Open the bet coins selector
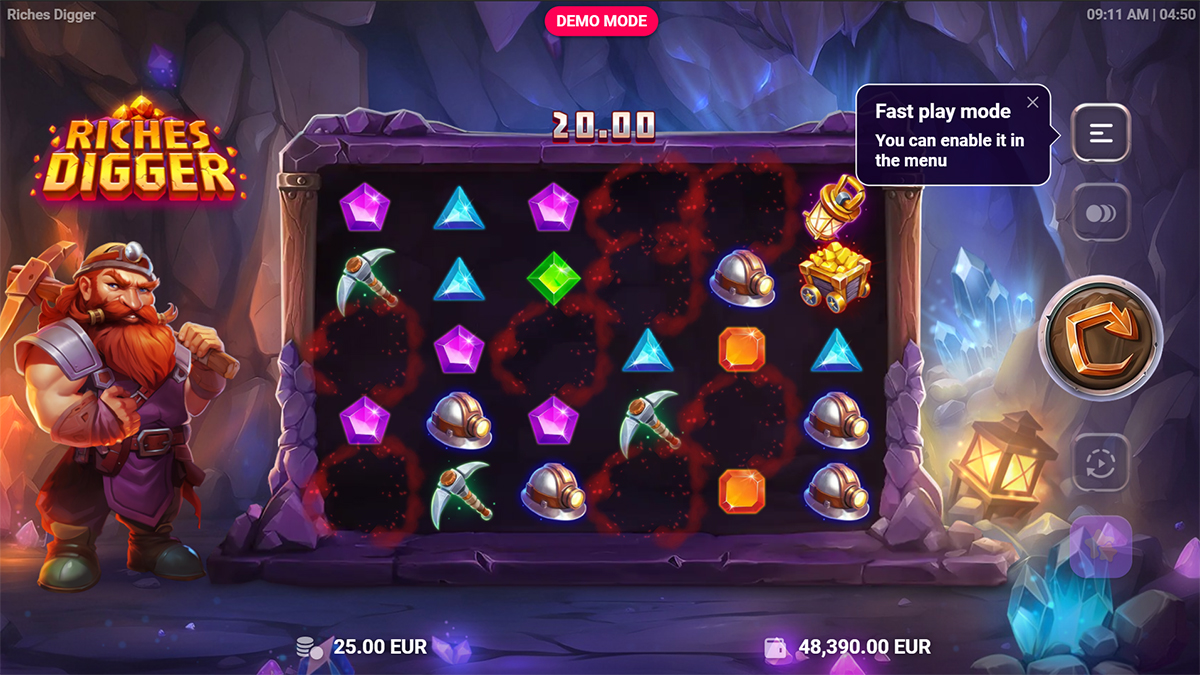This screenshot has width=1200, height=675. pyautogui.click(x=1101, y=214)
